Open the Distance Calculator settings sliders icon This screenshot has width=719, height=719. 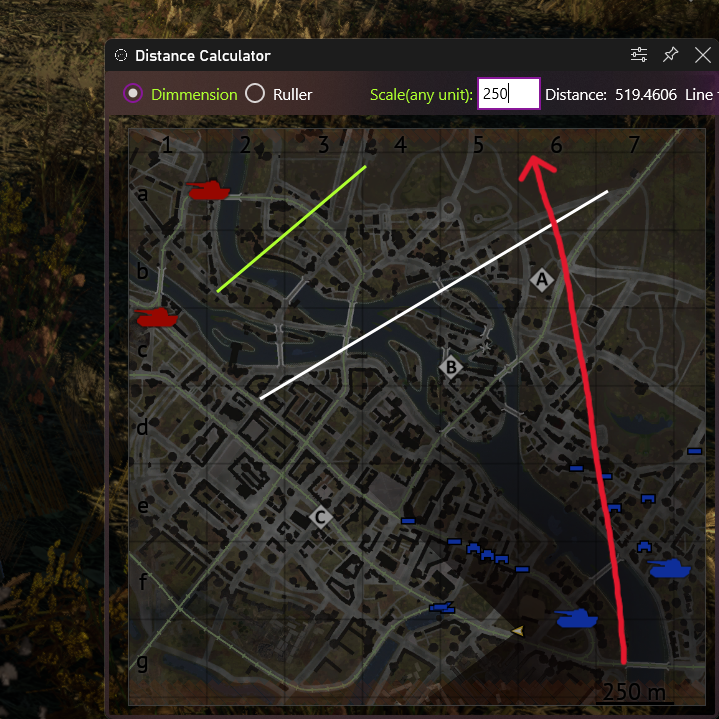[x=639, y=55]
